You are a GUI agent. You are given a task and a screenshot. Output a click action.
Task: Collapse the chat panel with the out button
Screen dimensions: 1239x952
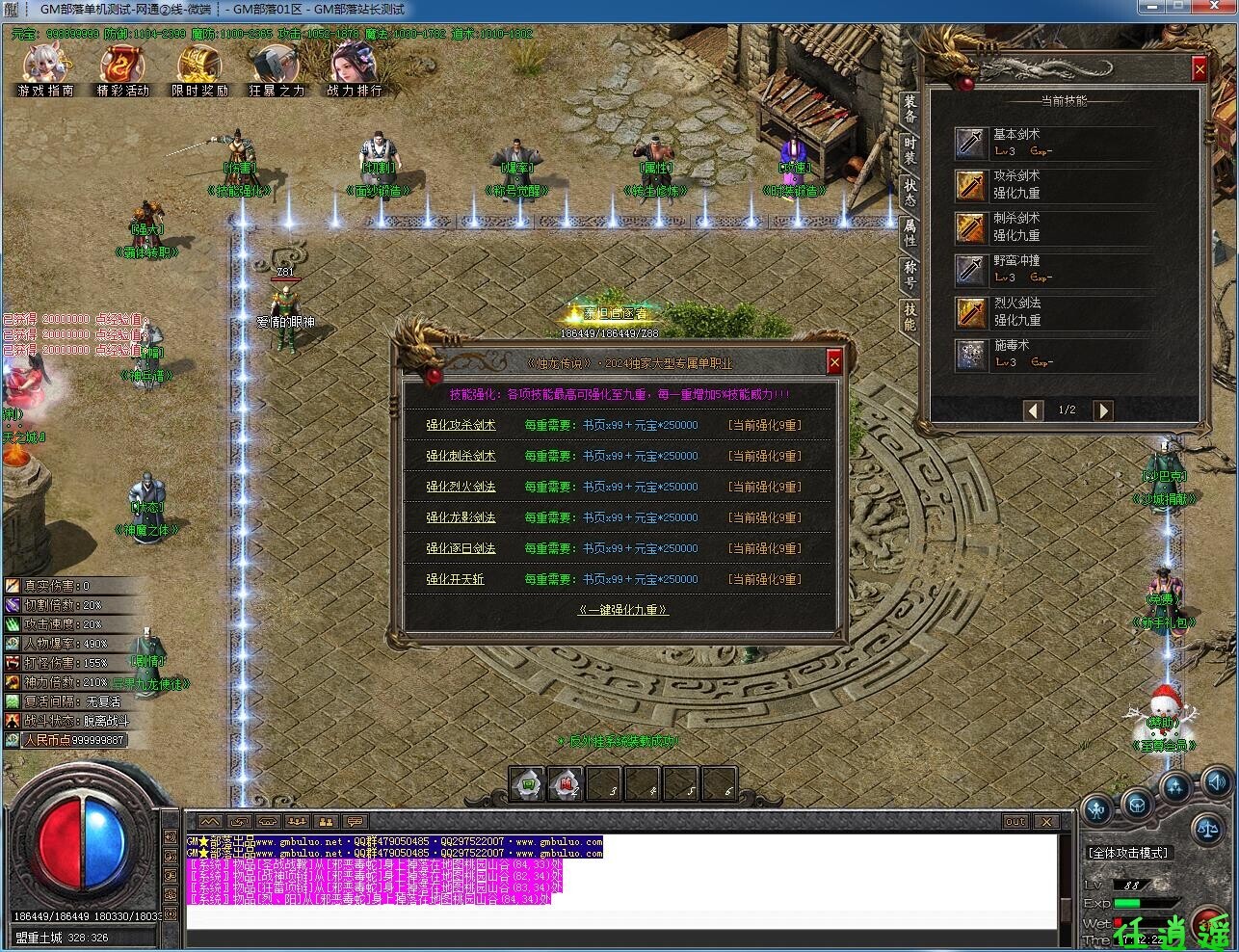click(x=1015, y=821)
